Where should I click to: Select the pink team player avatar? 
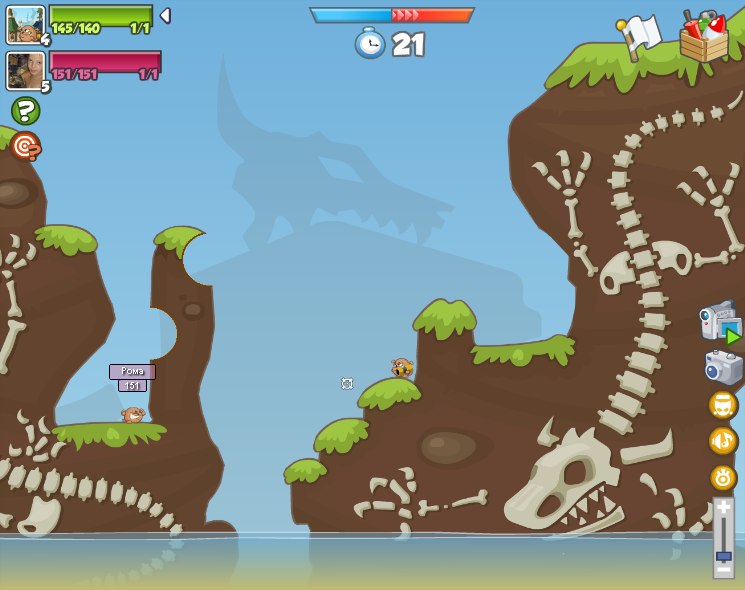pyautogui.click(x=24, y=70)
